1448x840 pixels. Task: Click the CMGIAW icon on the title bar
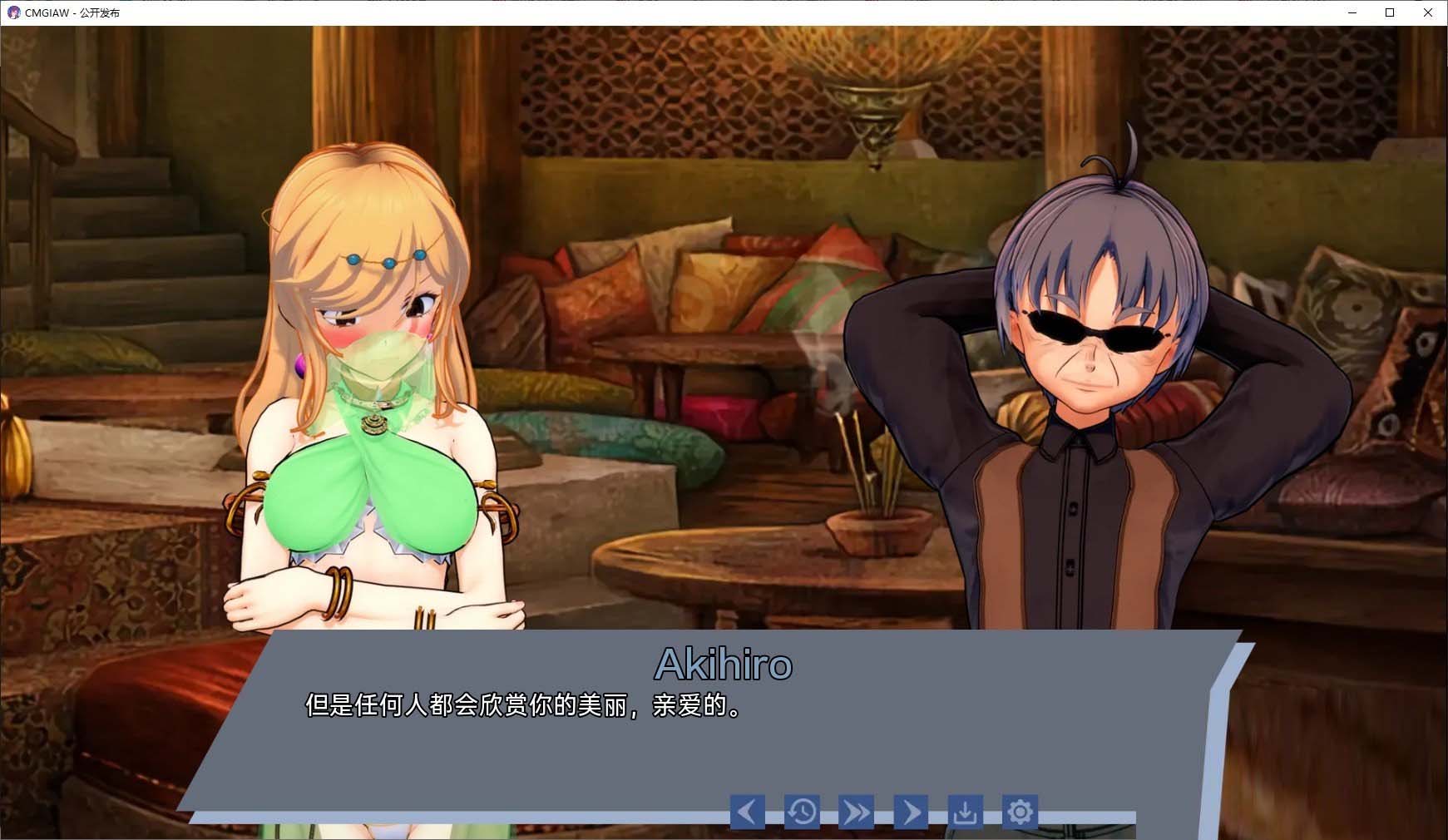click(12, 12)
